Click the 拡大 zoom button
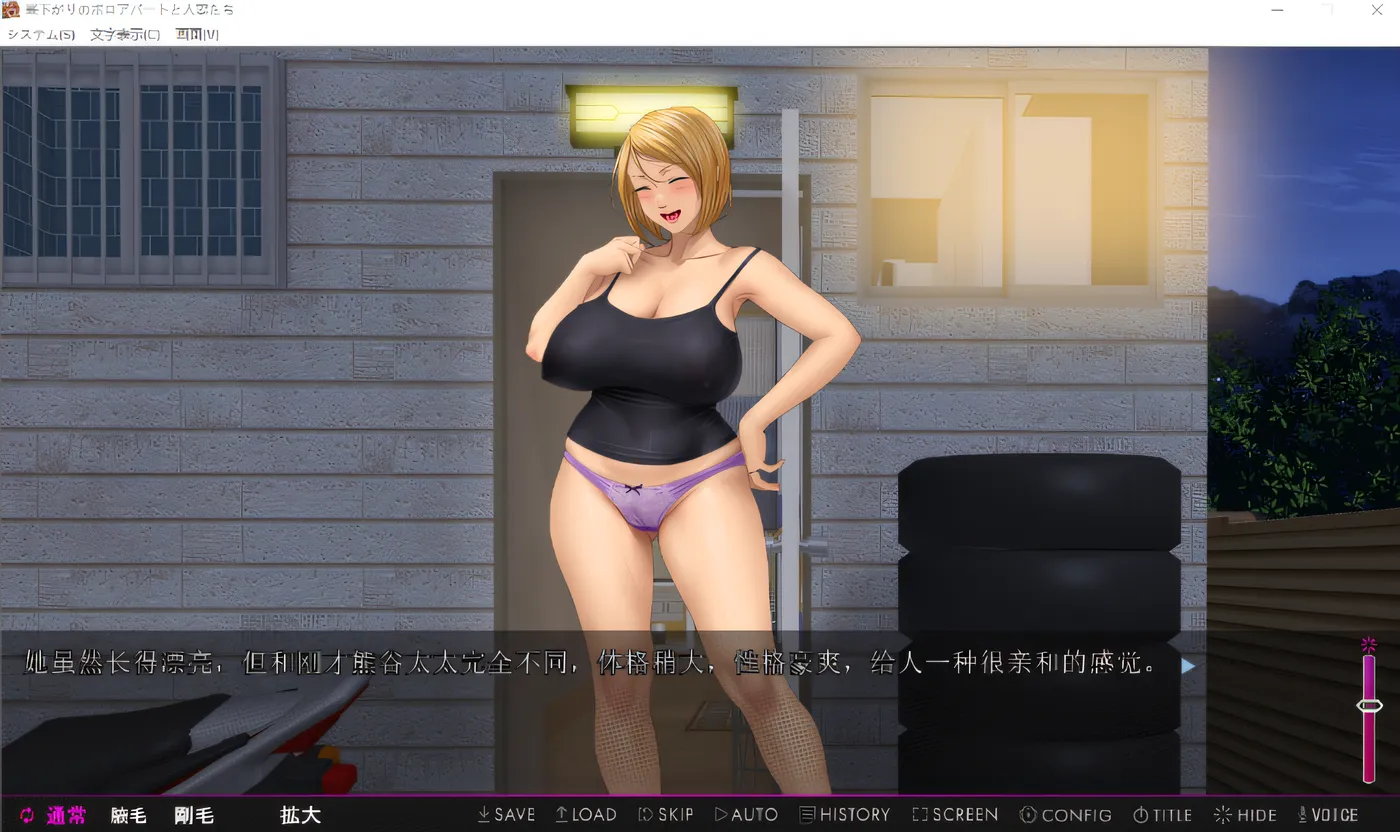This screenshot has height=832, width=1400. pos(300,815)
